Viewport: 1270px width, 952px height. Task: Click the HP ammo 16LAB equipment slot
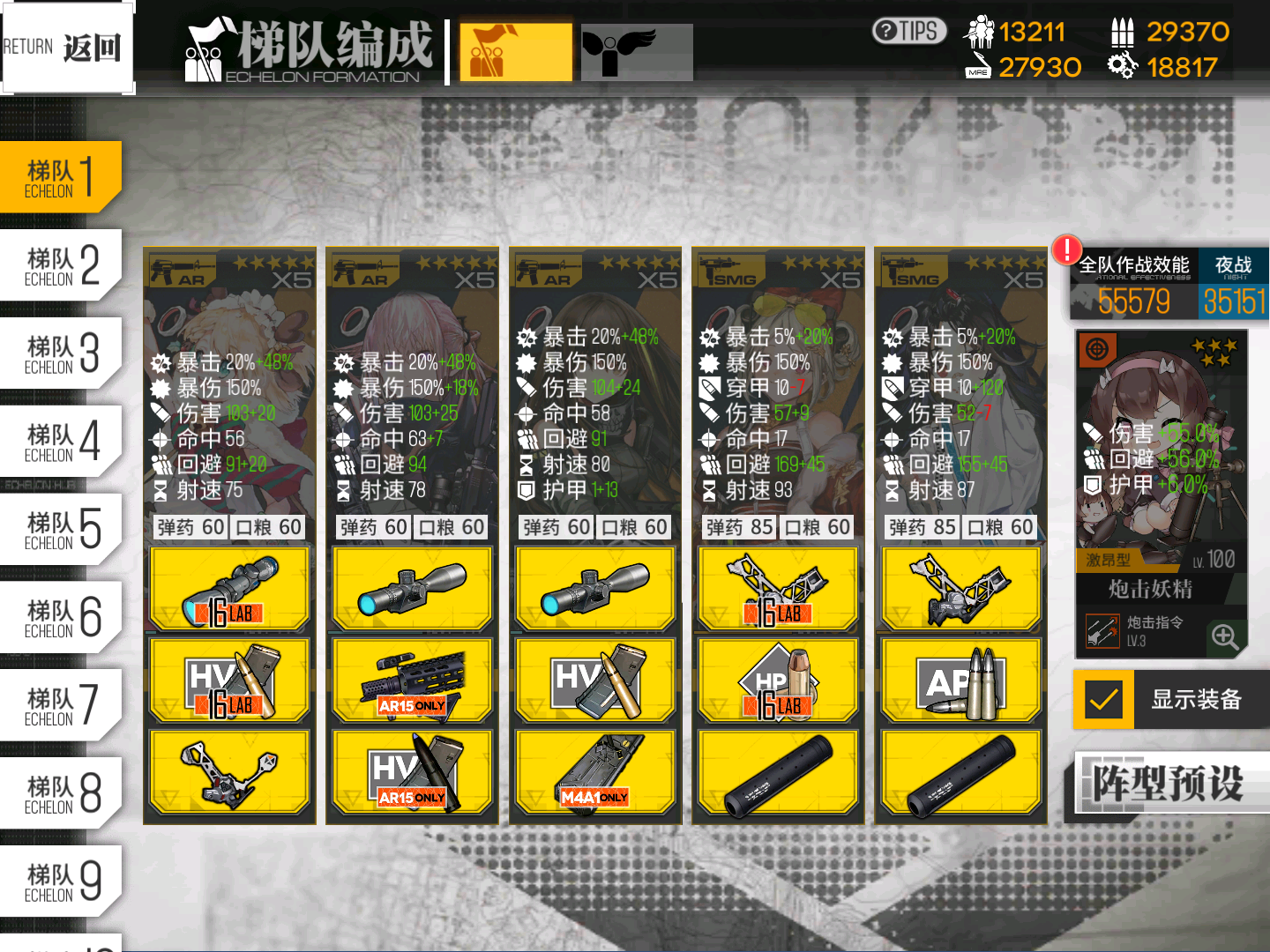[776, 680]
